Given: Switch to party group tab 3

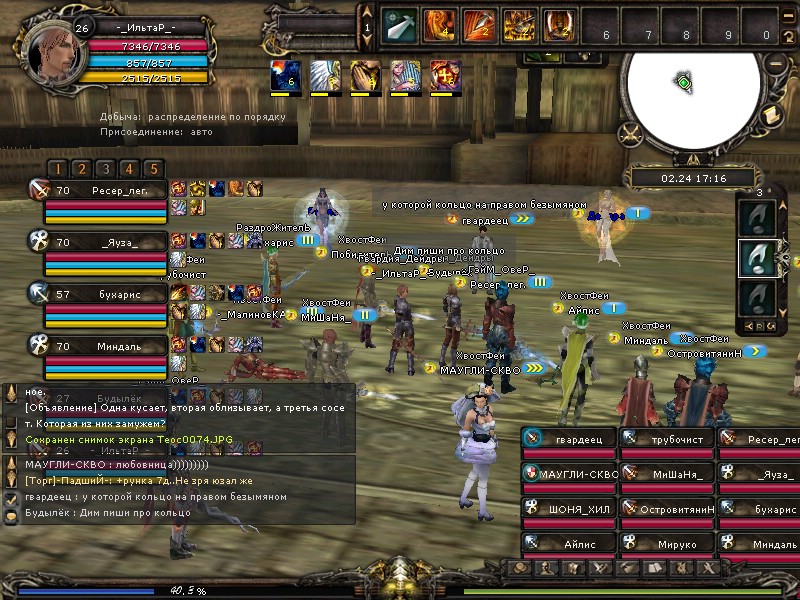Looking at the screenshot, I should coord(105,169).
